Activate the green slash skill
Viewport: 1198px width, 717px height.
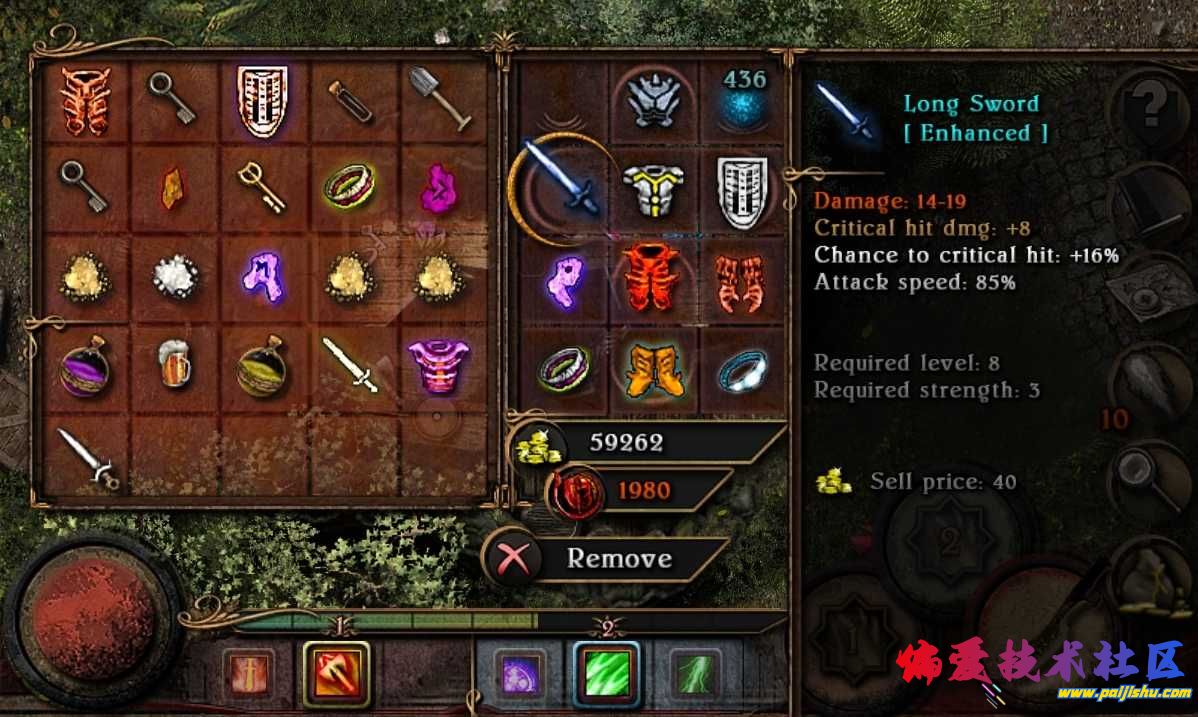tap(607, 672)
